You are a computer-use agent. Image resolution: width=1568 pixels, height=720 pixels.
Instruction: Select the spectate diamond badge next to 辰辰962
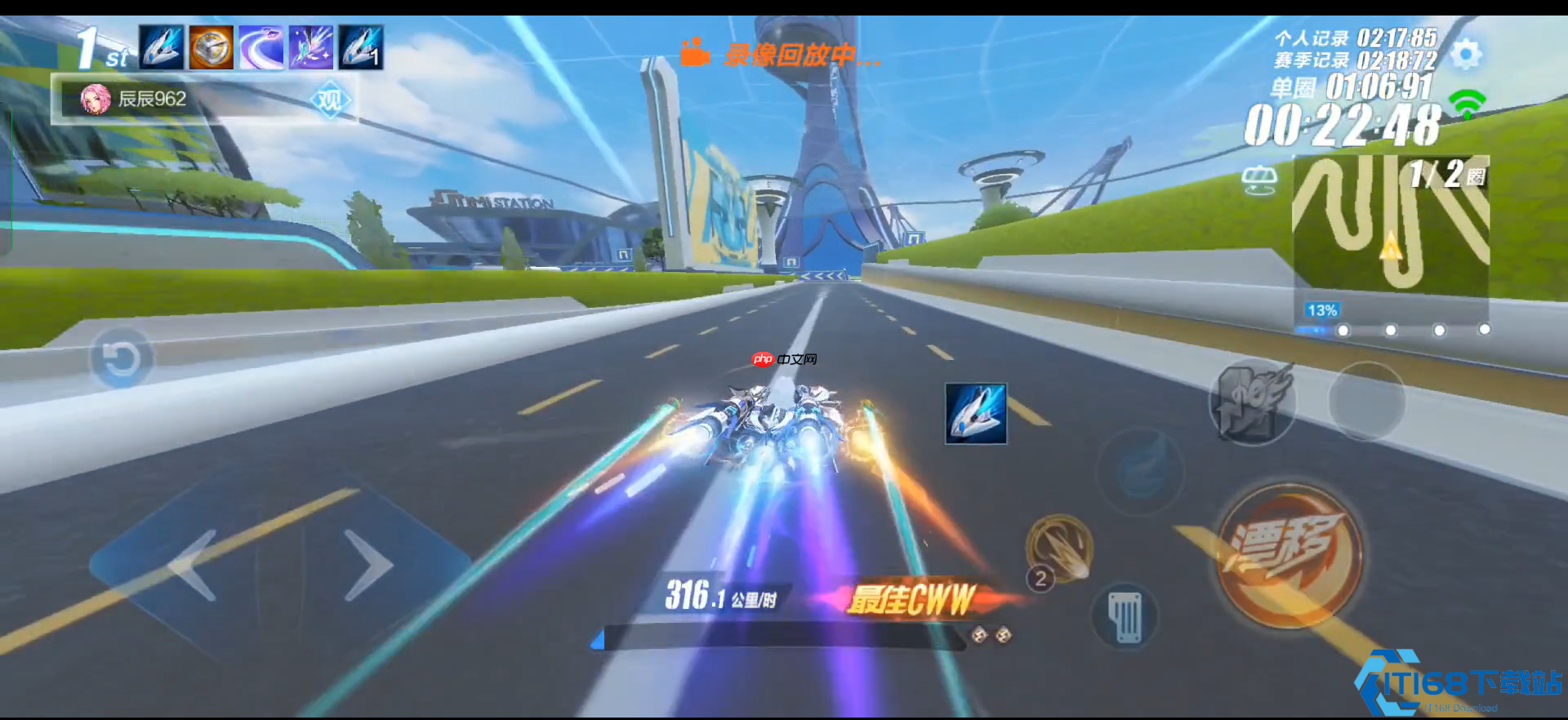(x=330, y=100)
